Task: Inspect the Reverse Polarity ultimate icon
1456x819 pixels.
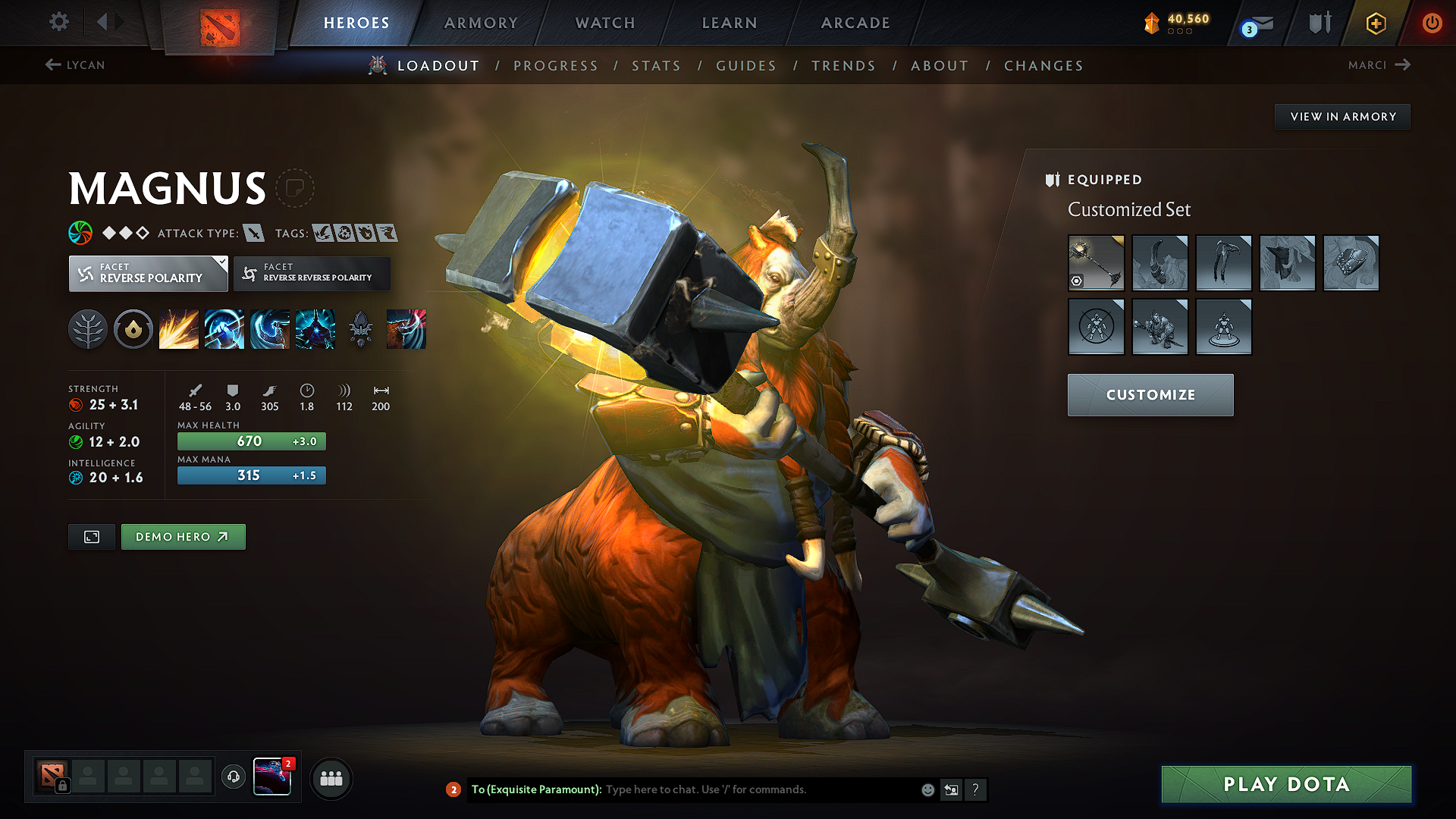Action: point(315,328)
